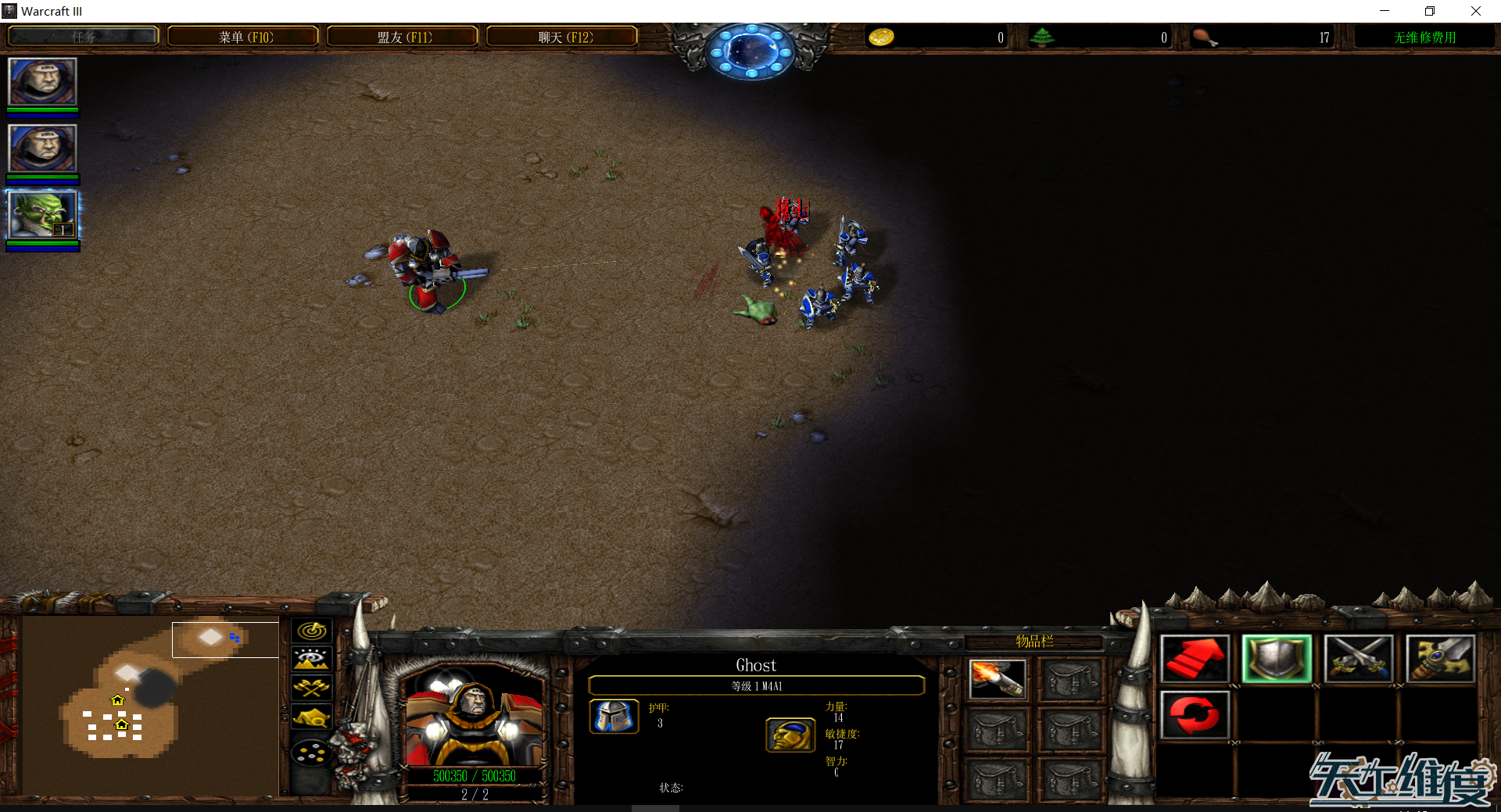The height and width of the screenshot is (812, 1501).
Task: Click the gold-hilted sword command
Action: [x=1440, y=659]
